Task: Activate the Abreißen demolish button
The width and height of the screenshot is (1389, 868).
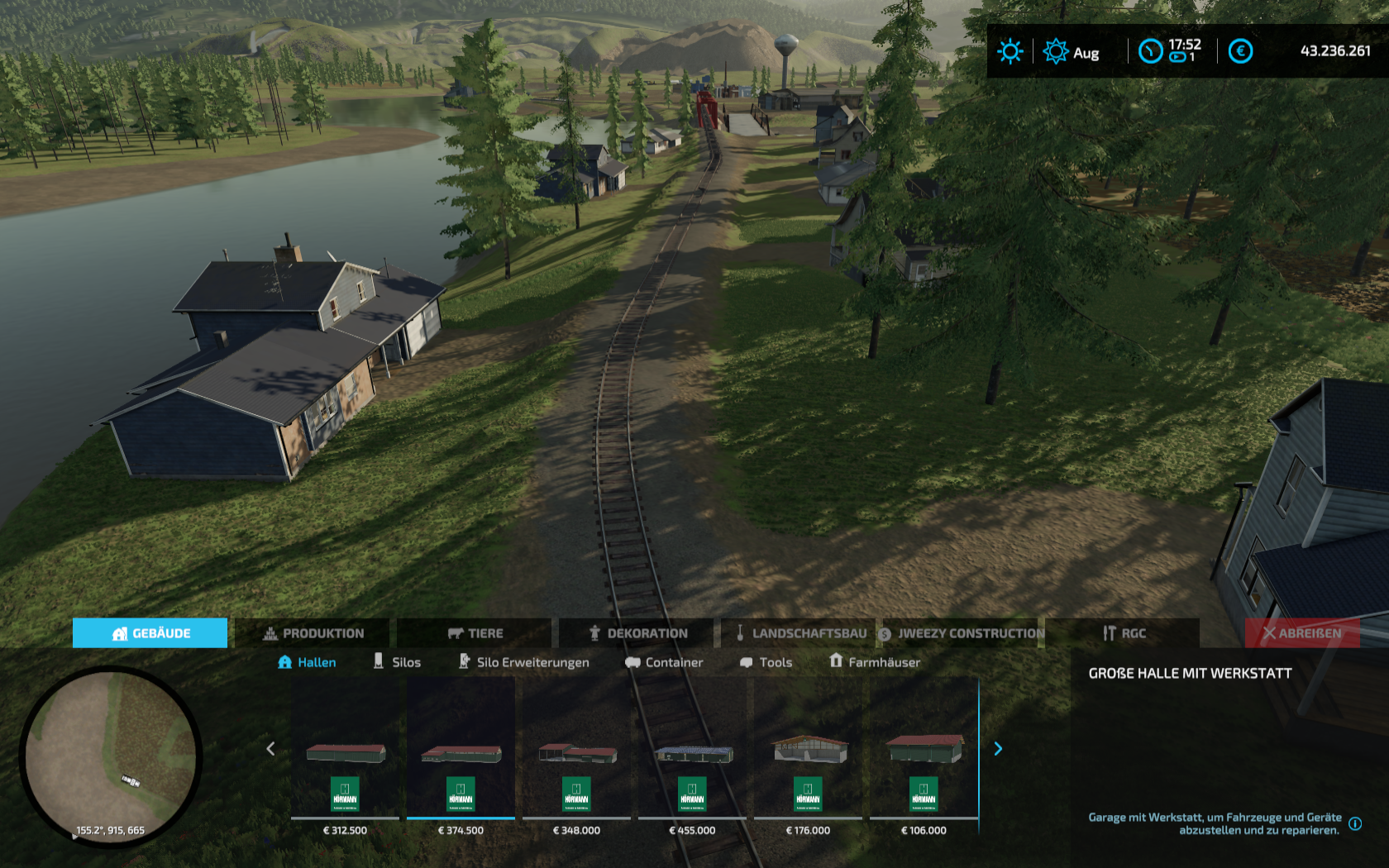Action: tap(1301, 633)
